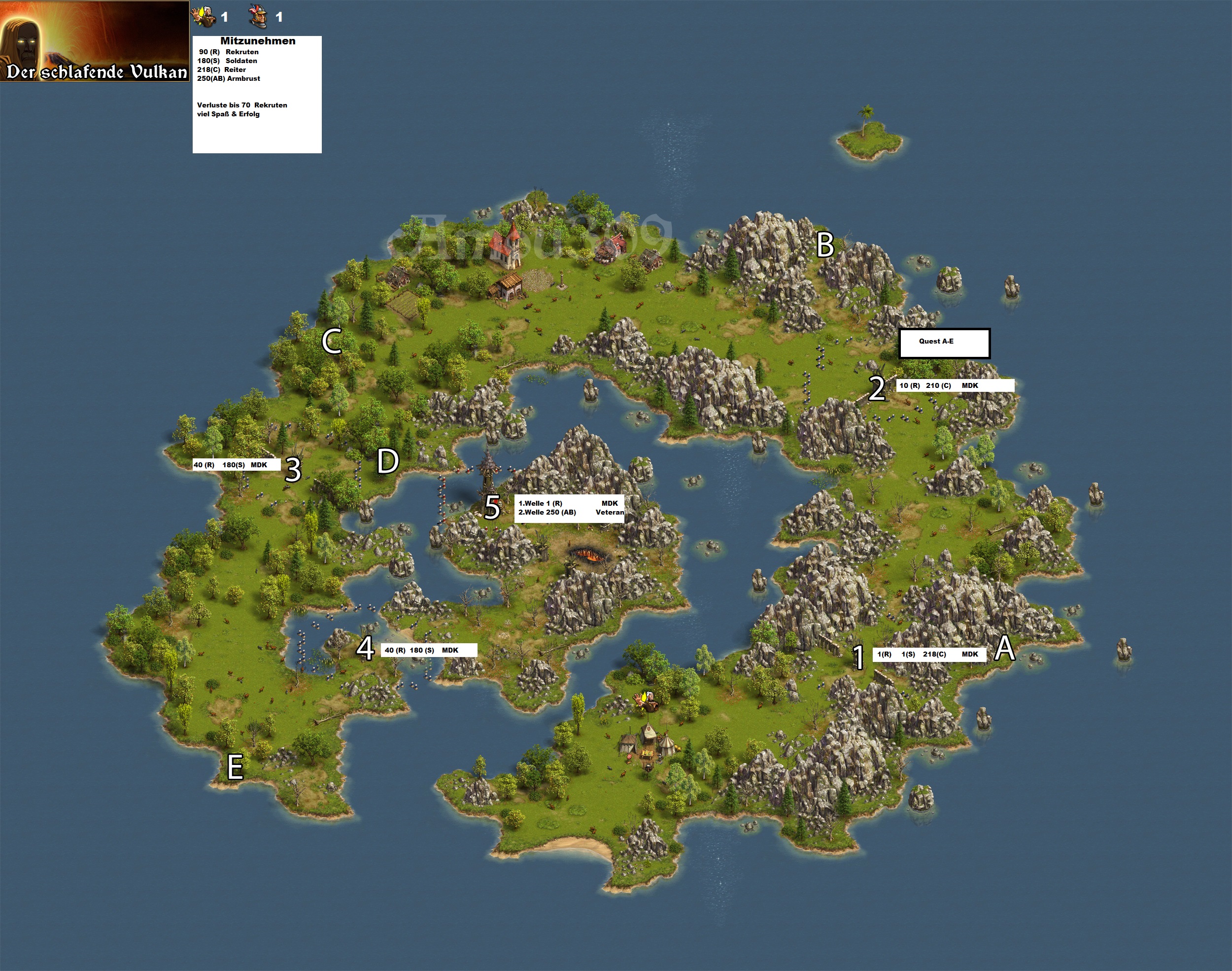Screen dimensions: 1232x971
Task: Click camp marker number 3
Action: click(x=293, y=470)
